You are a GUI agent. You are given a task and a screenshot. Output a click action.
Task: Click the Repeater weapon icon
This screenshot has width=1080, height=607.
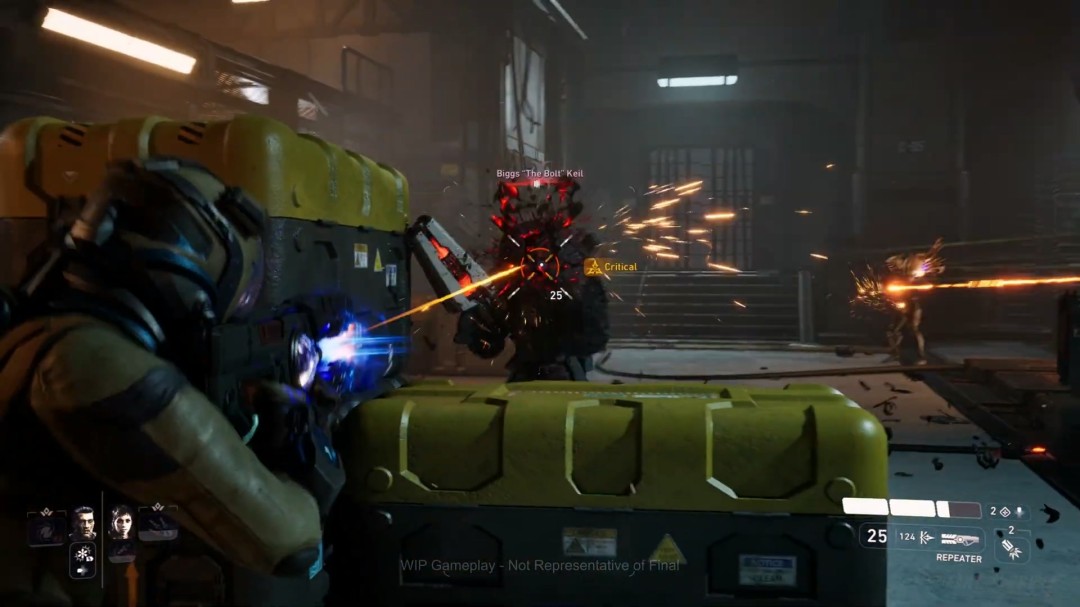(x=959, y=539)
